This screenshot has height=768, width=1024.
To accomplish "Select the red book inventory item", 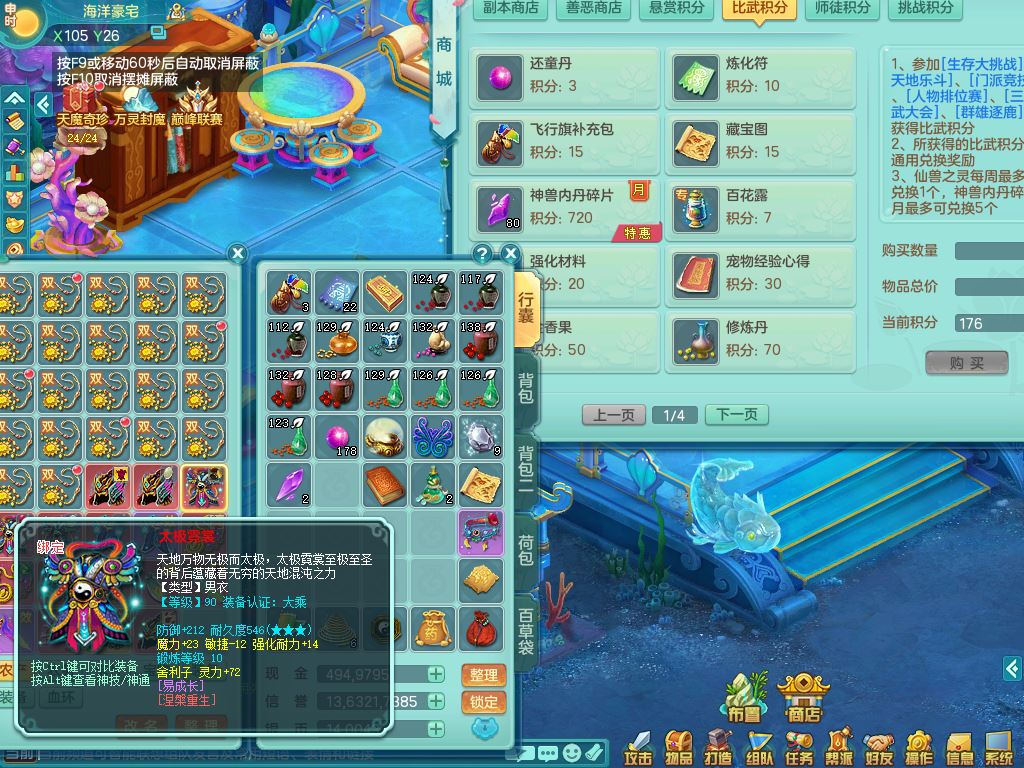I will [x=385, y=484].
